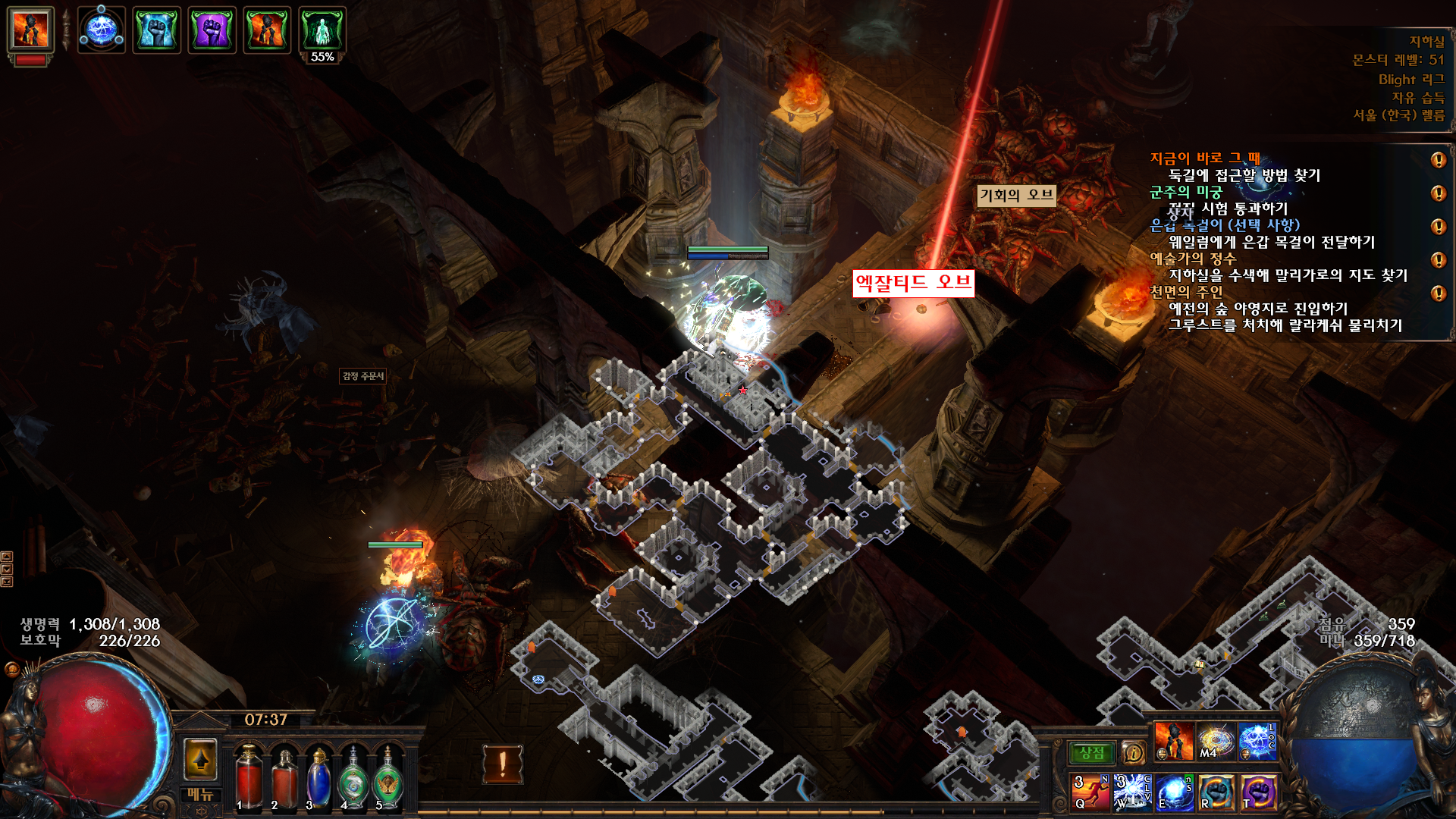Open the 메뉴 menu button
This screenshot has width=1456, height=819.
click(200, 794)
